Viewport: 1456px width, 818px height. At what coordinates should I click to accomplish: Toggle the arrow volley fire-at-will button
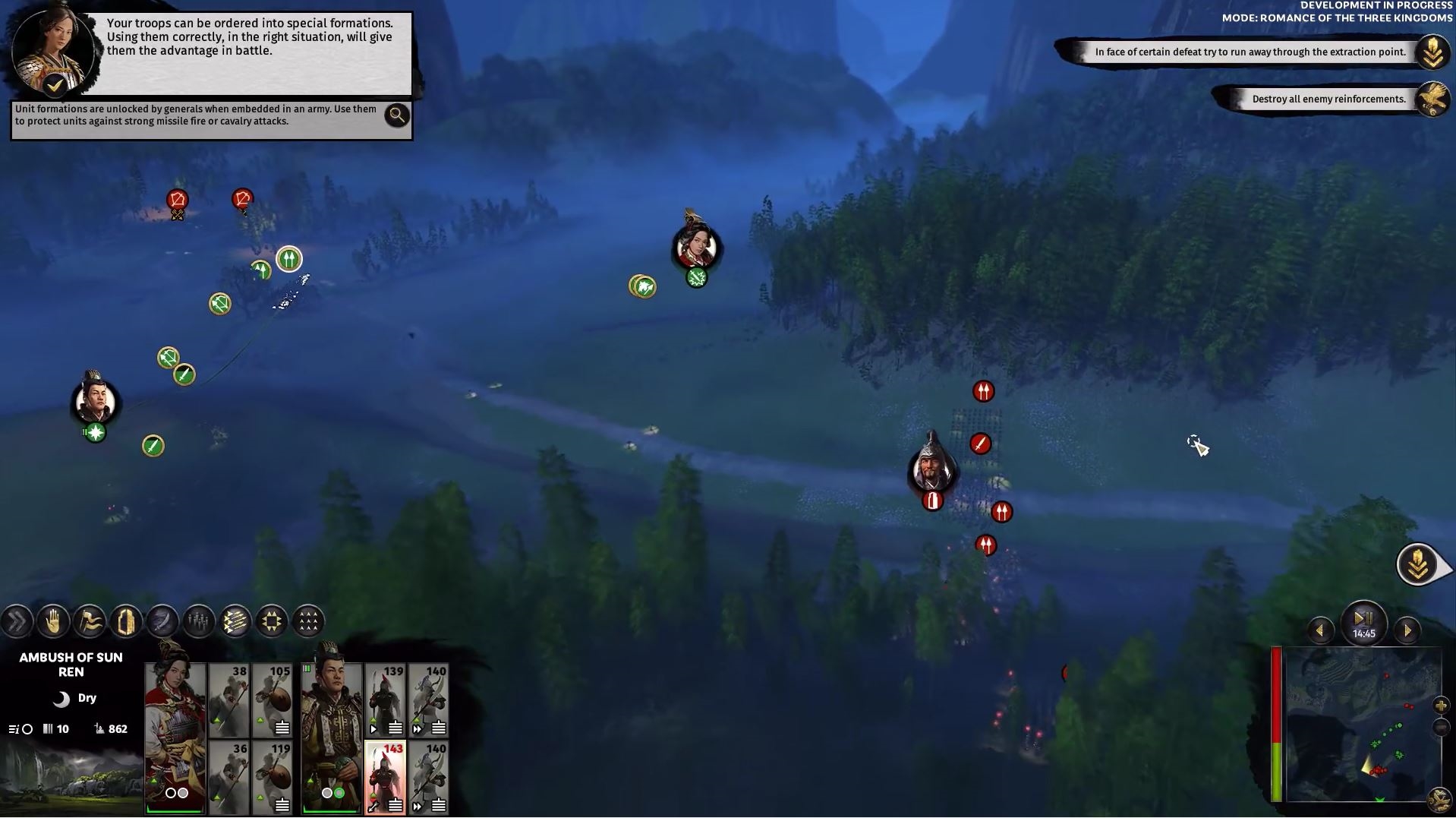[x=235, y=621]
